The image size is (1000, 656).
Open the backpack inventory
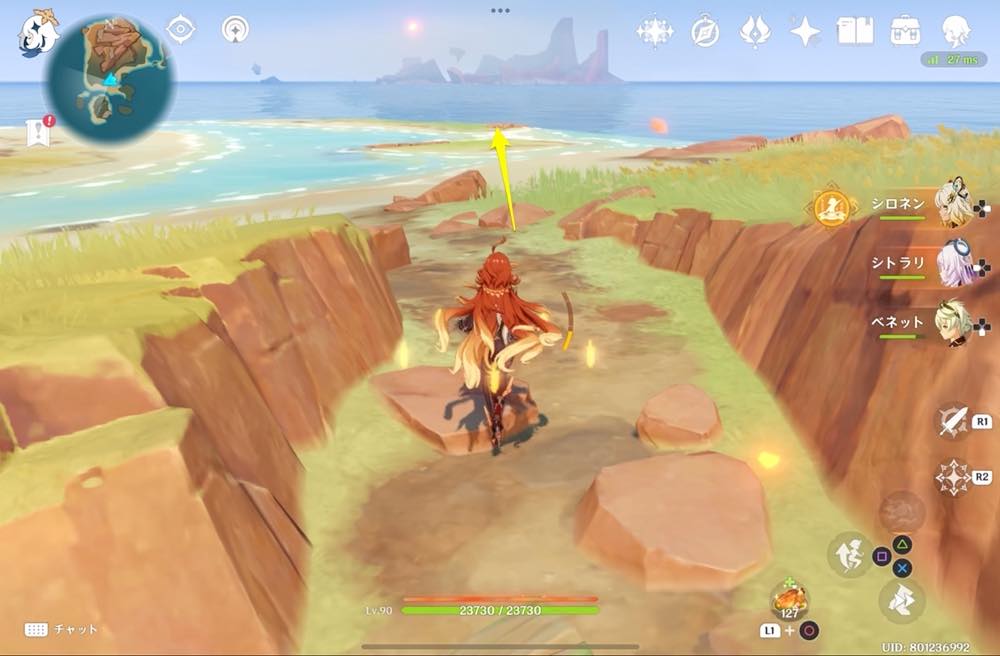click(906, 31)
